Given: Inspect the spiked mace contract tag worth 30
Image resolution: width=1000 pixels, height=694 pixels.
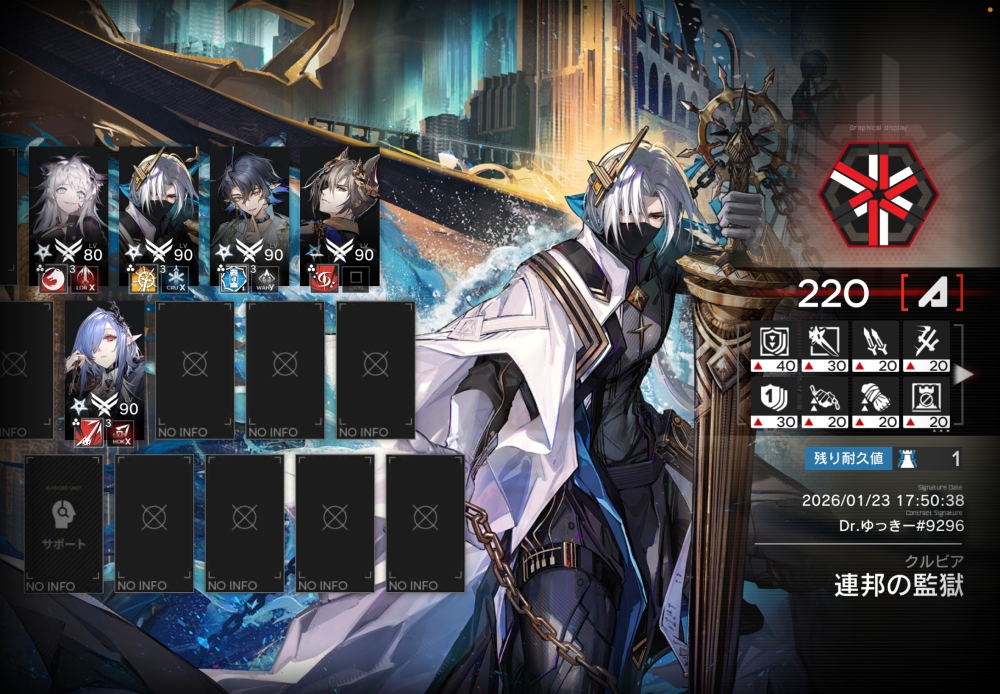Looking at the screenshot, I should tap(824, 346).
